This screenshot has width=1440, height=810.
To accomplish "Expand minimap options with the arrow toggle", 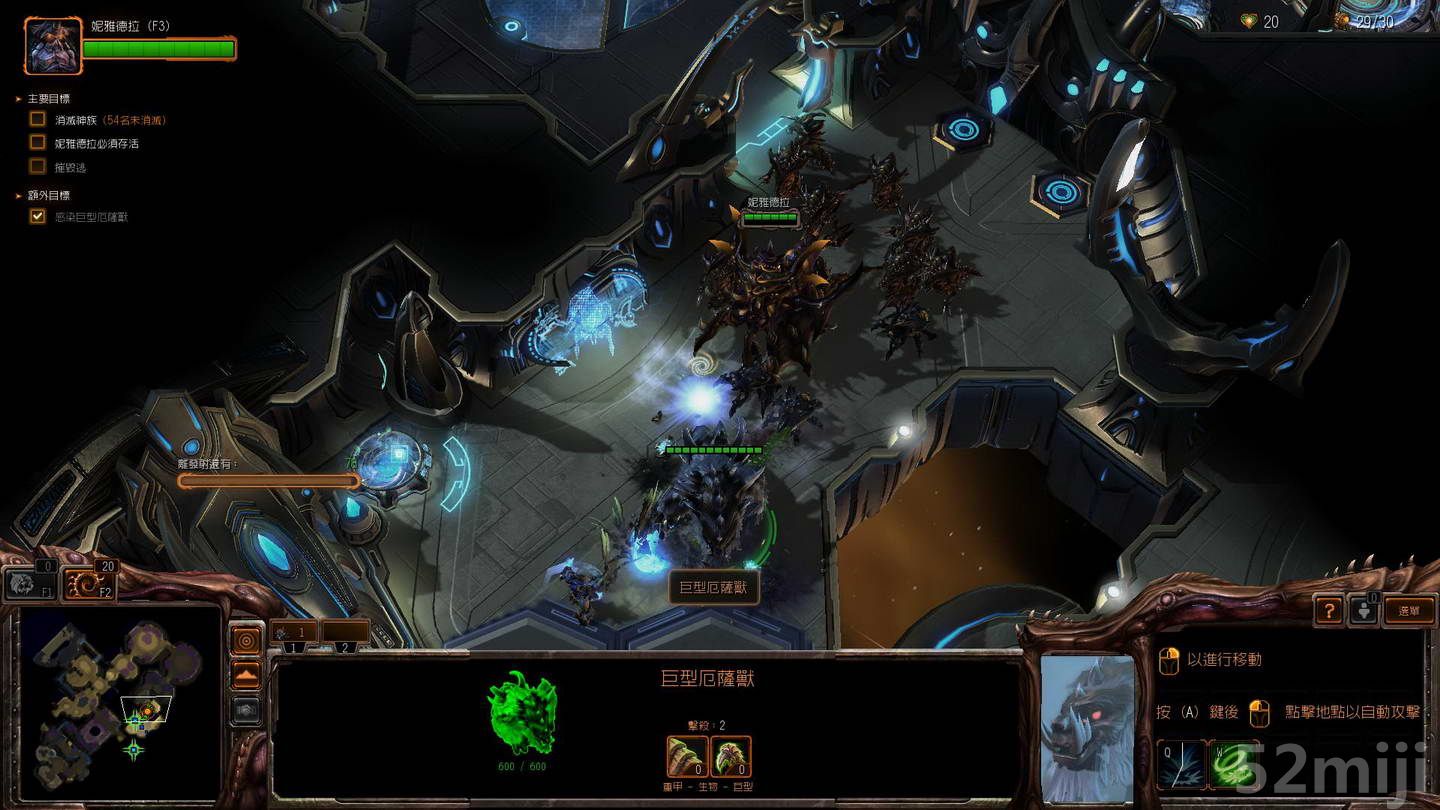I will [247, 674].
